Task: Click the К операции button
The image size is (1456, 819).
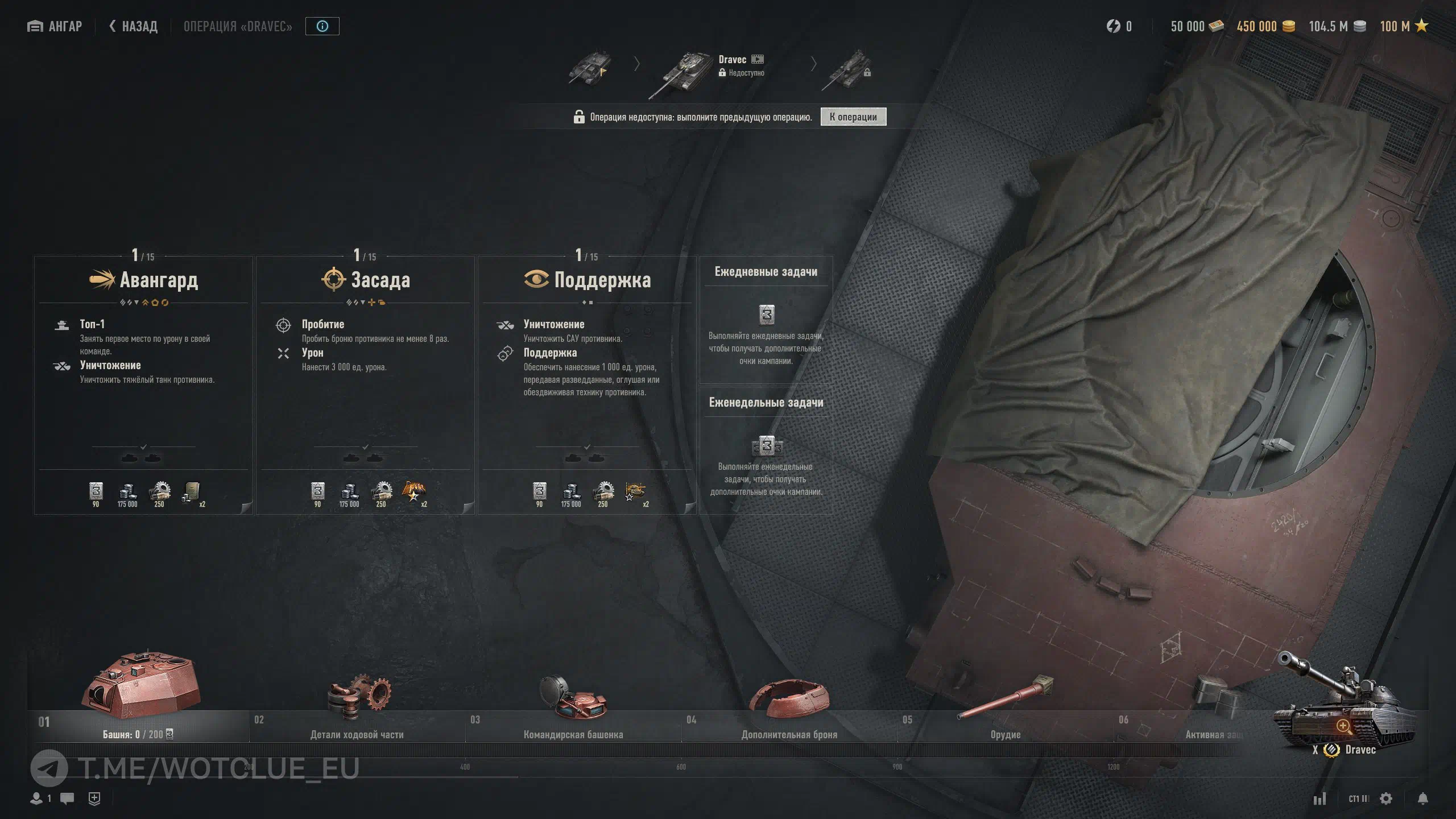Action: coord(853,117)
